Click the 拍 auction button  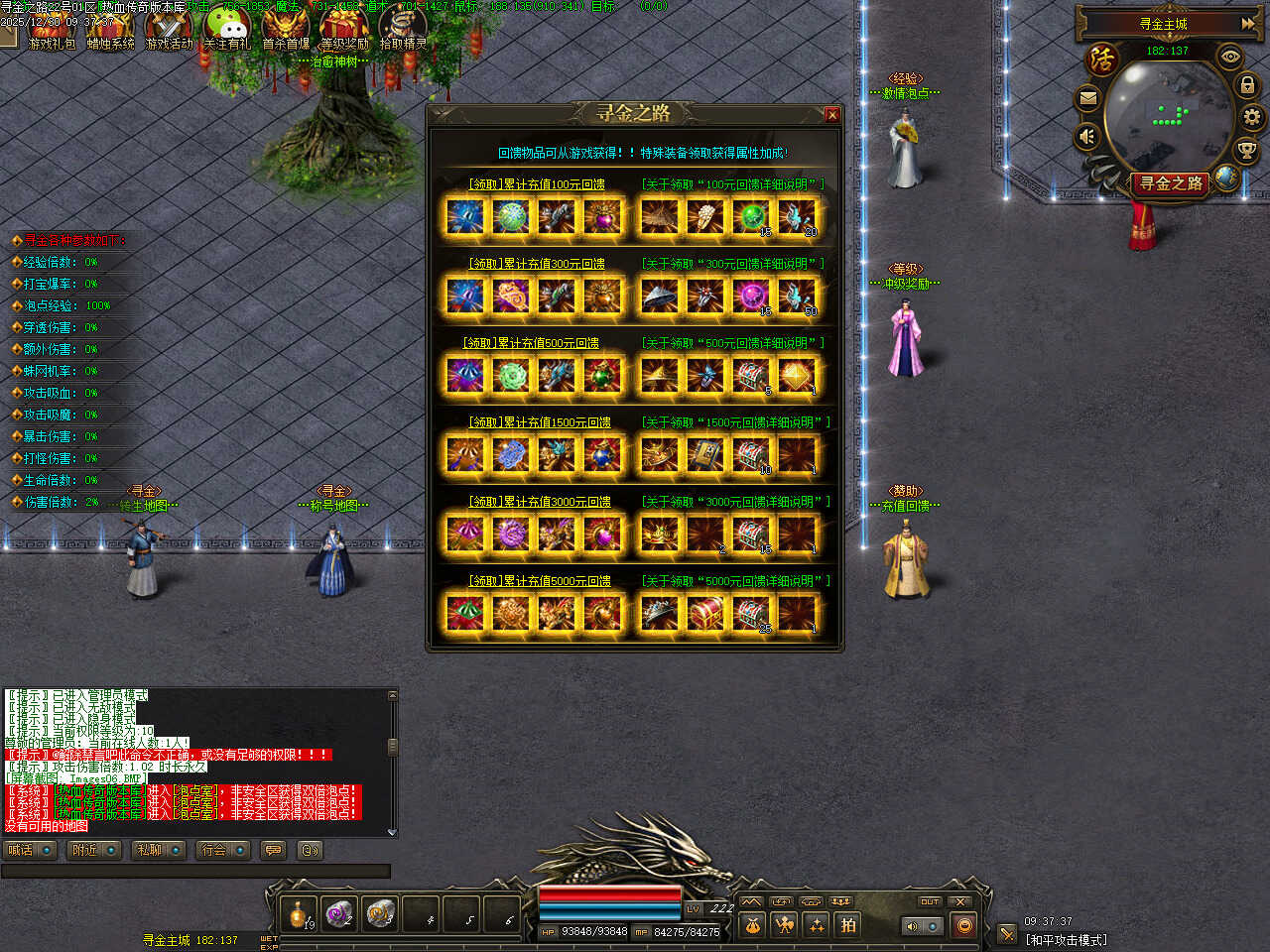point(848,925)
